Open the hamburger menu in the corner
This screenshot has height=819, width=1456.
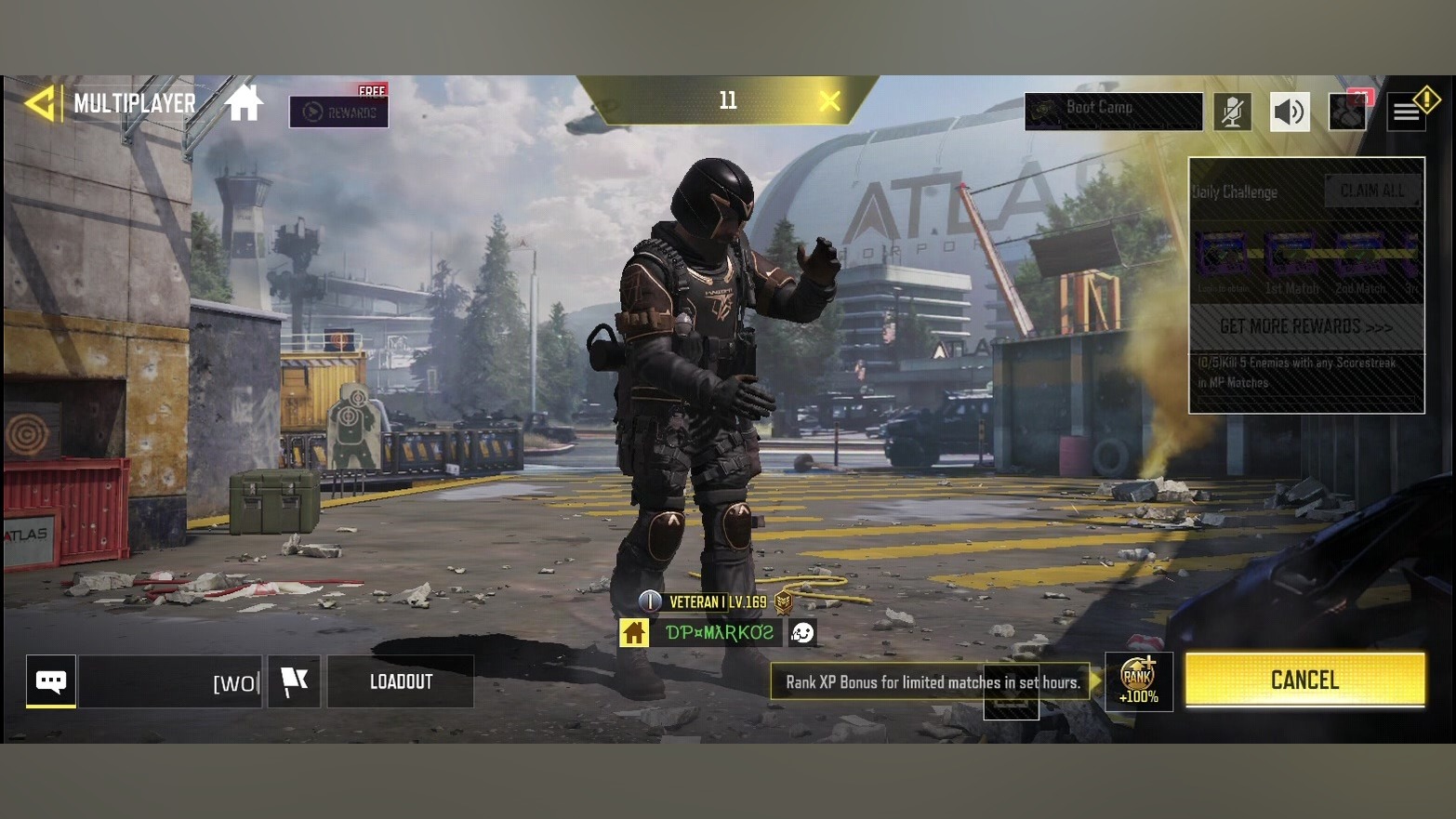(x=1407, y=112)
